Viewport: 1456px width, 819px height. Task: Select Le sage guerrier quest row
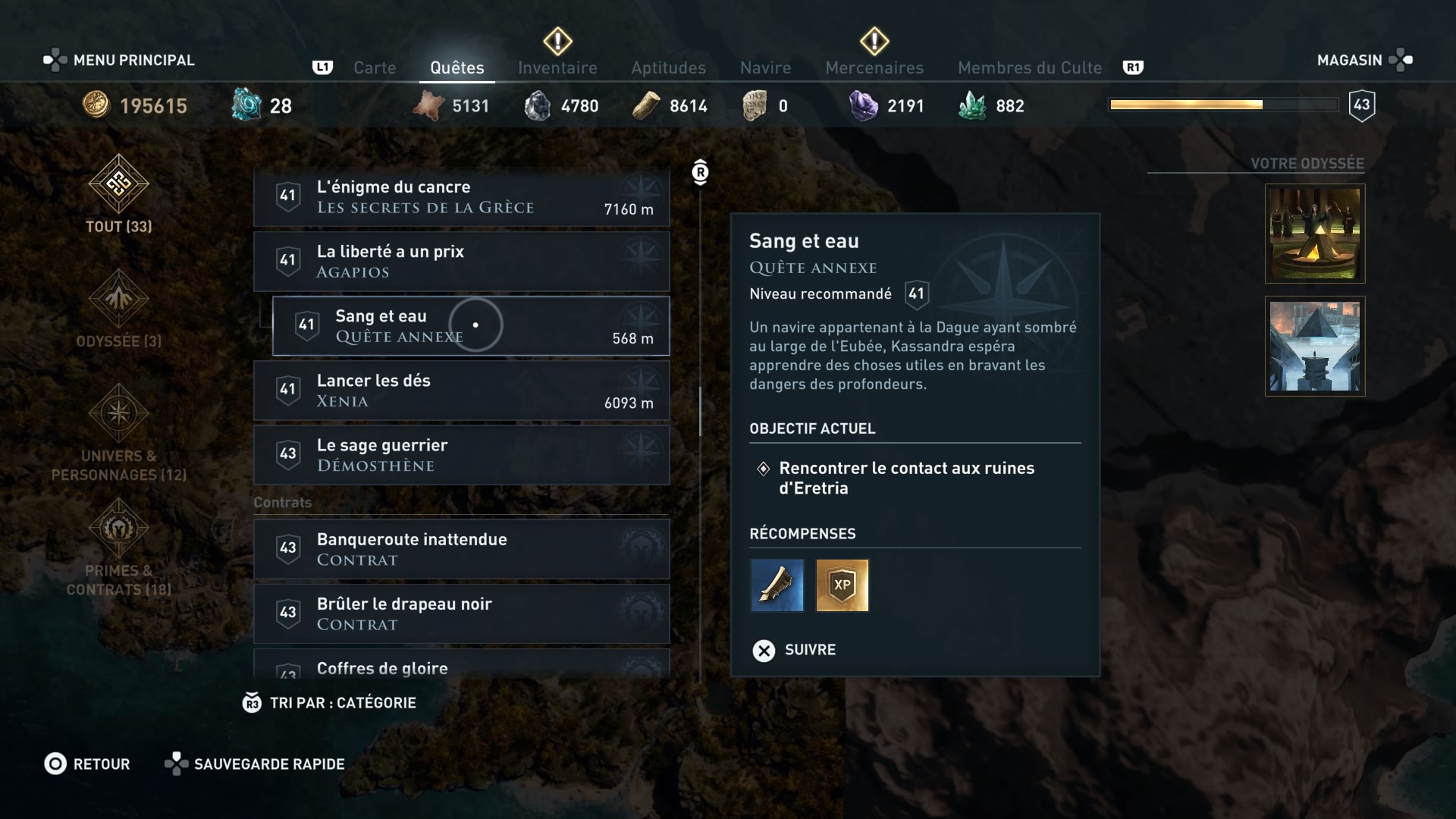[461, 455]
